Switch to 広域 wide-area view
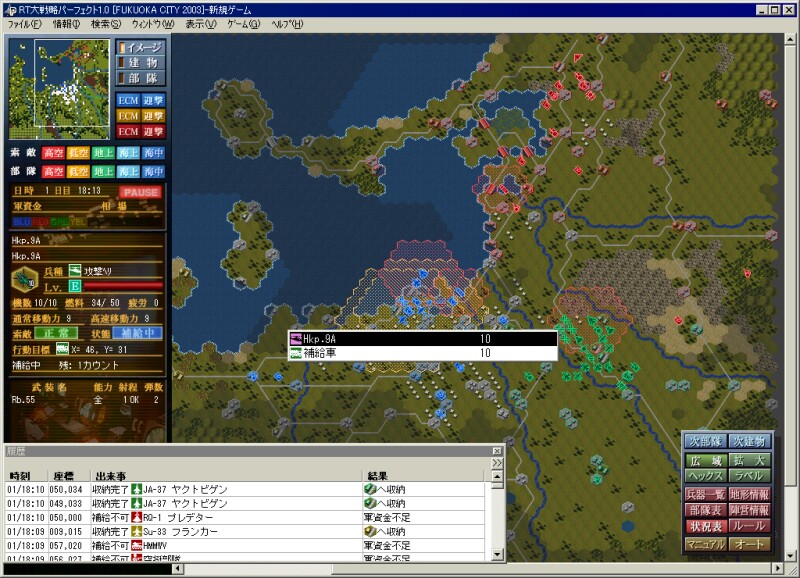Screen dimensions: 800x578 tap(705, 461)
